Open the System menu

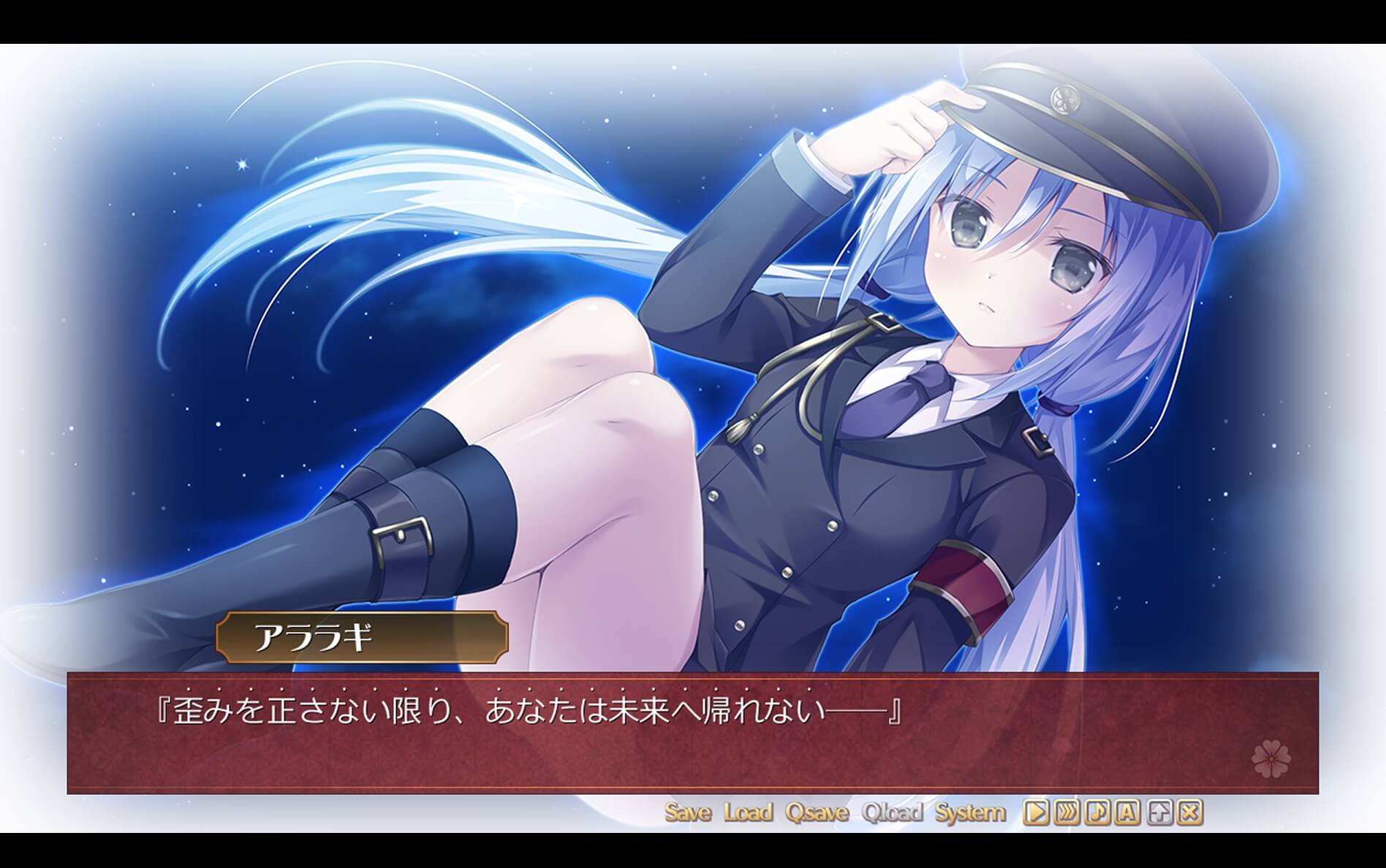972,811
